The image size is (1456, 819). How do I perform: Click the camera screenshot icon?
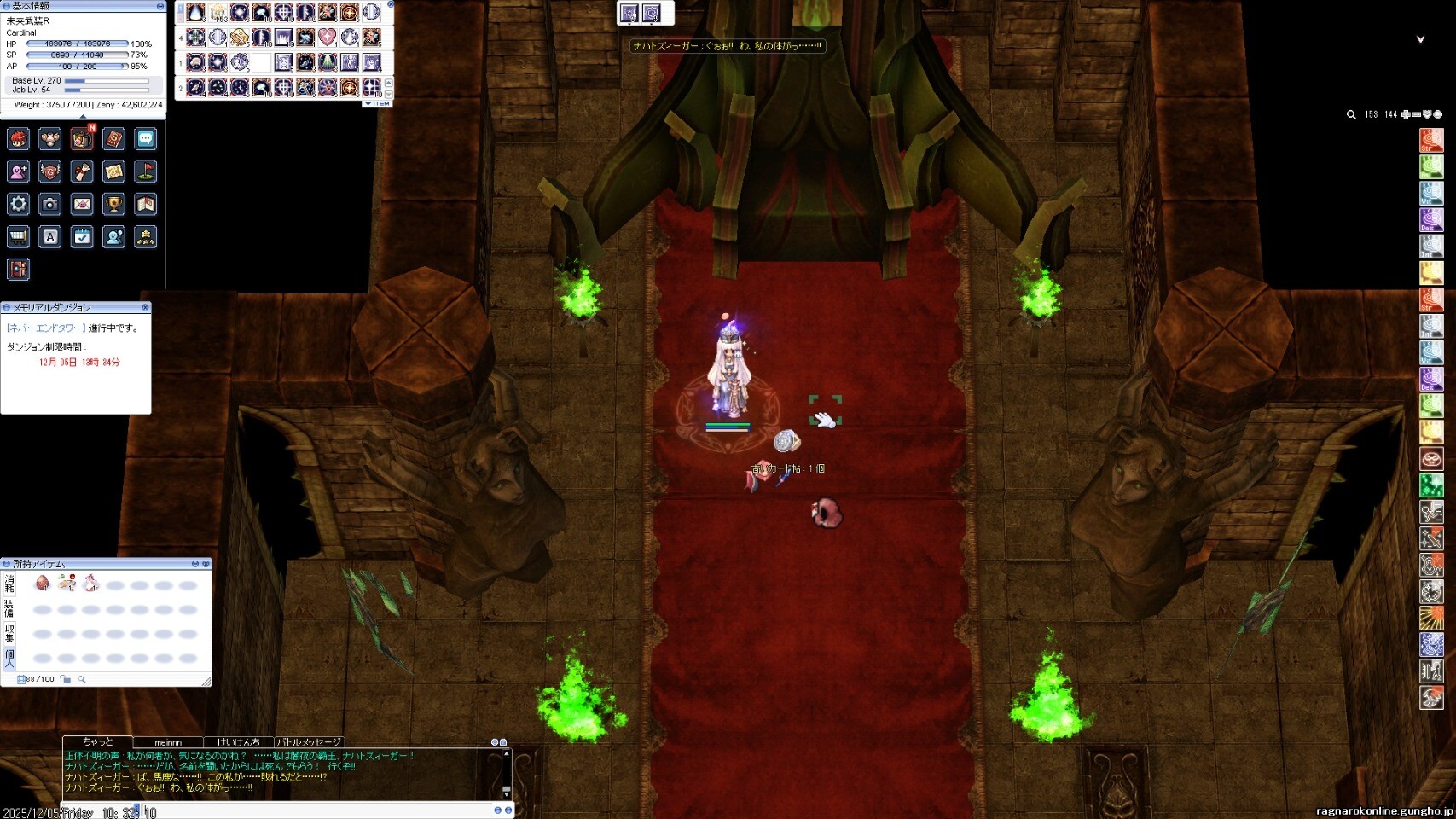point(50,204)
